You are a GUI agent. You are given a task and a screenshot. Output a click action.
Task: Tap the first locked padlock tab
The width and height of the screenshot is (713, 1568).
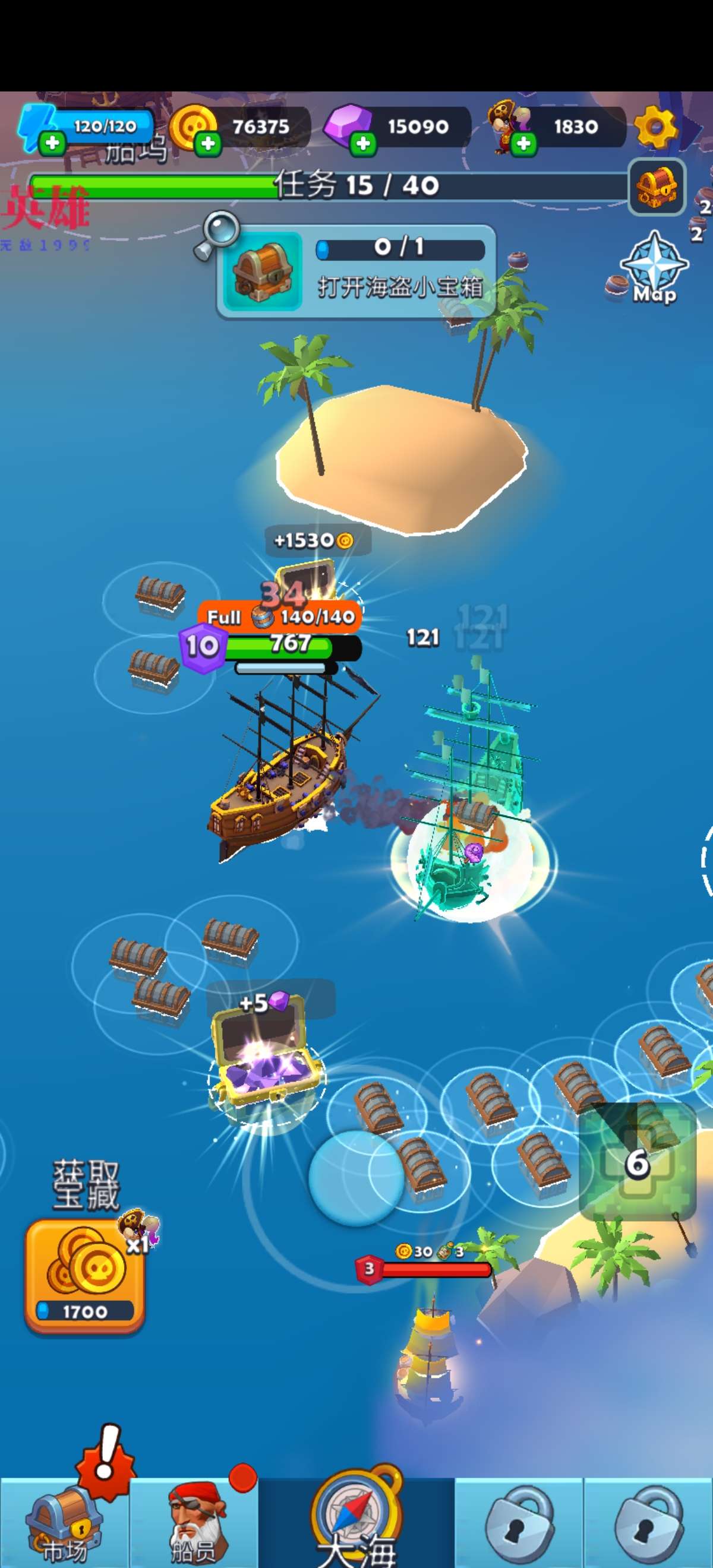tap(519, 1522)
